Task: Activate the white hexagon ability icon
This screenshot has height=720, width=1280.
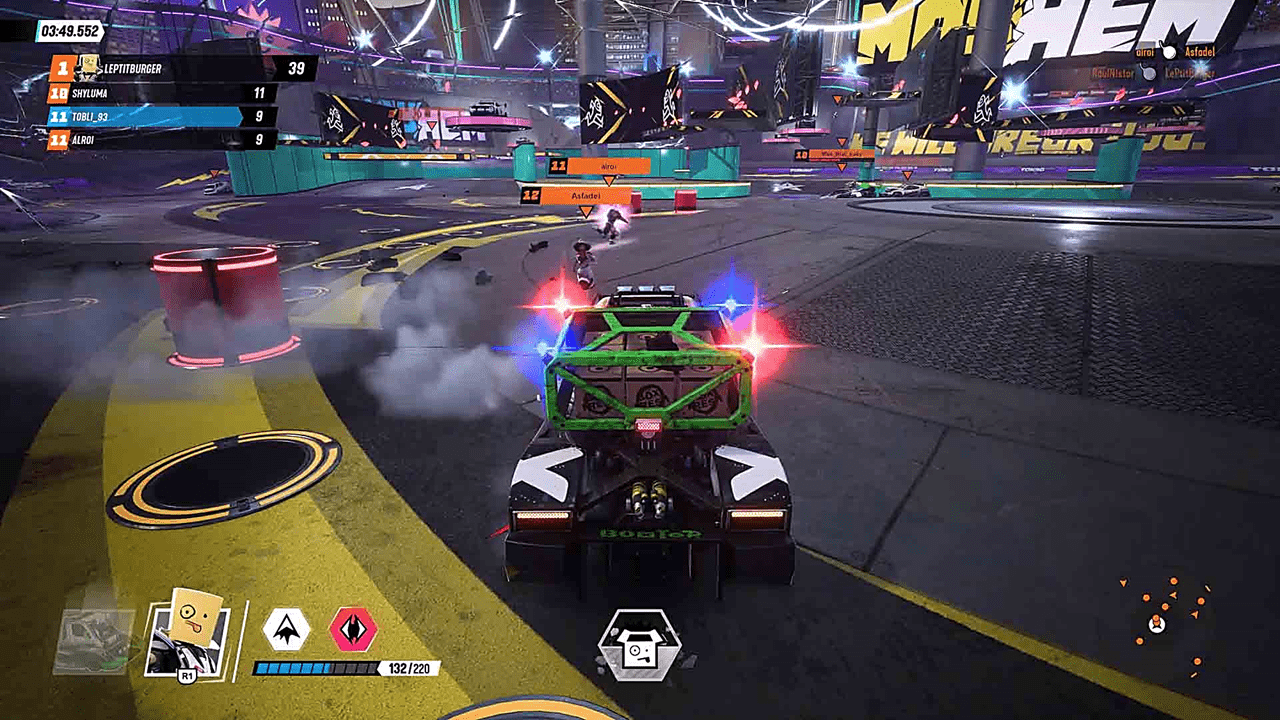Action: (x=286, y=629)
